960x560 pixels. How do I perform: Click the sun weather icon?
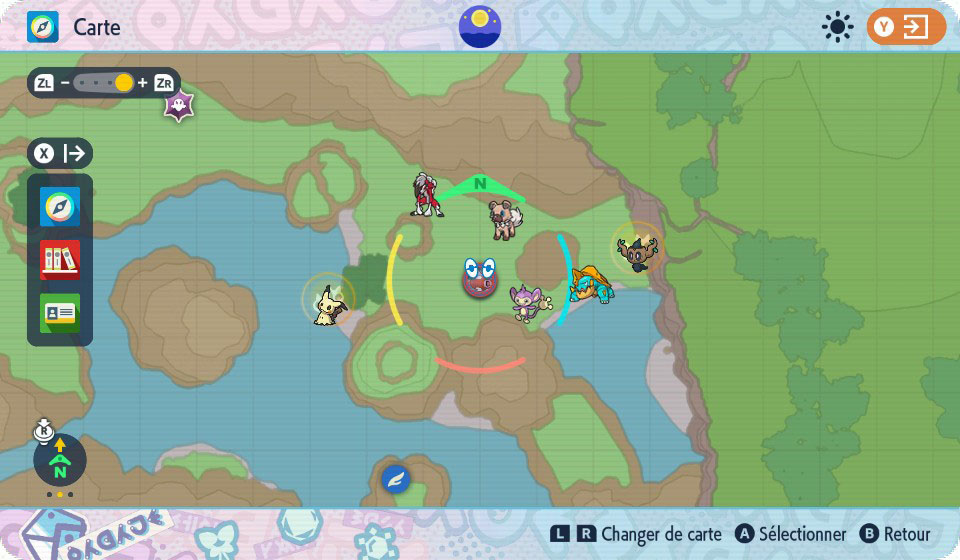coord(837,27)
